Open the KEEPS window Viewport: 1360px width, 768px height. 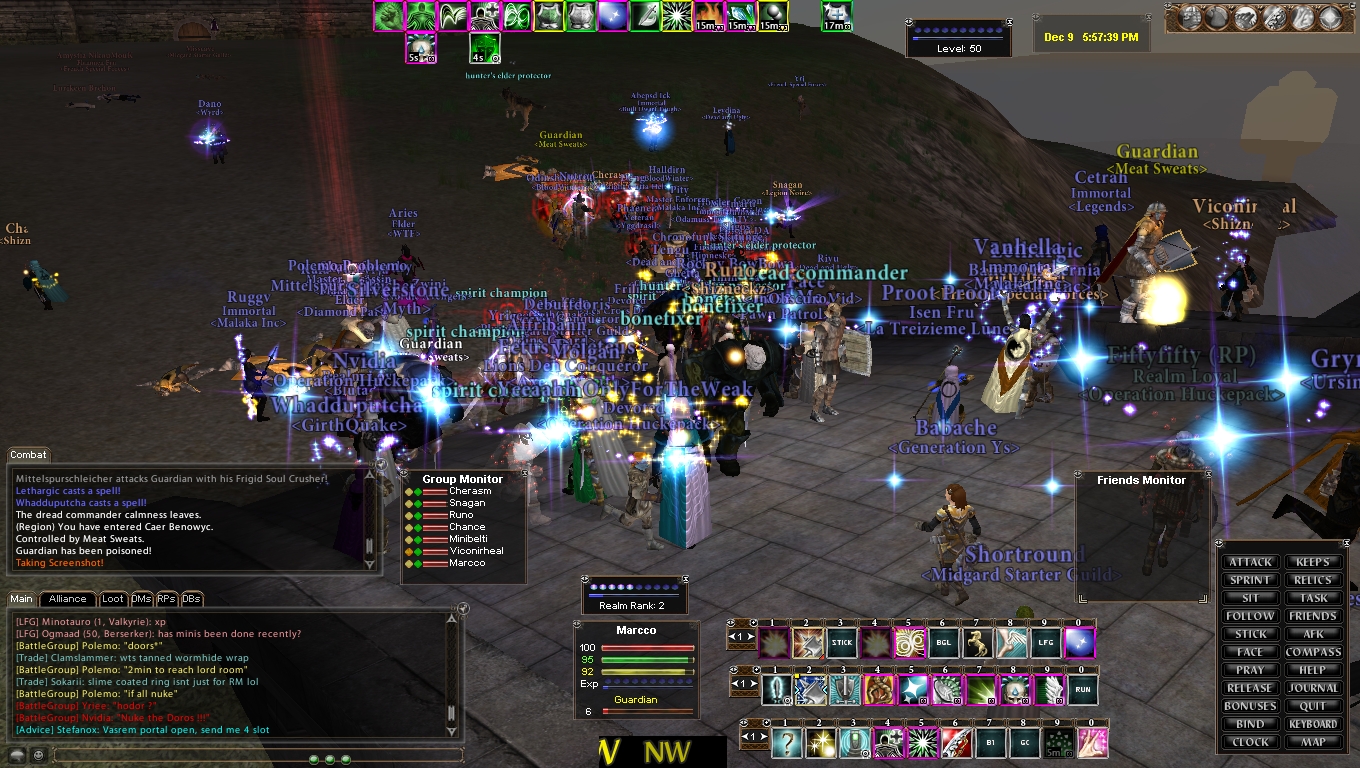(x=1313, y=562)
